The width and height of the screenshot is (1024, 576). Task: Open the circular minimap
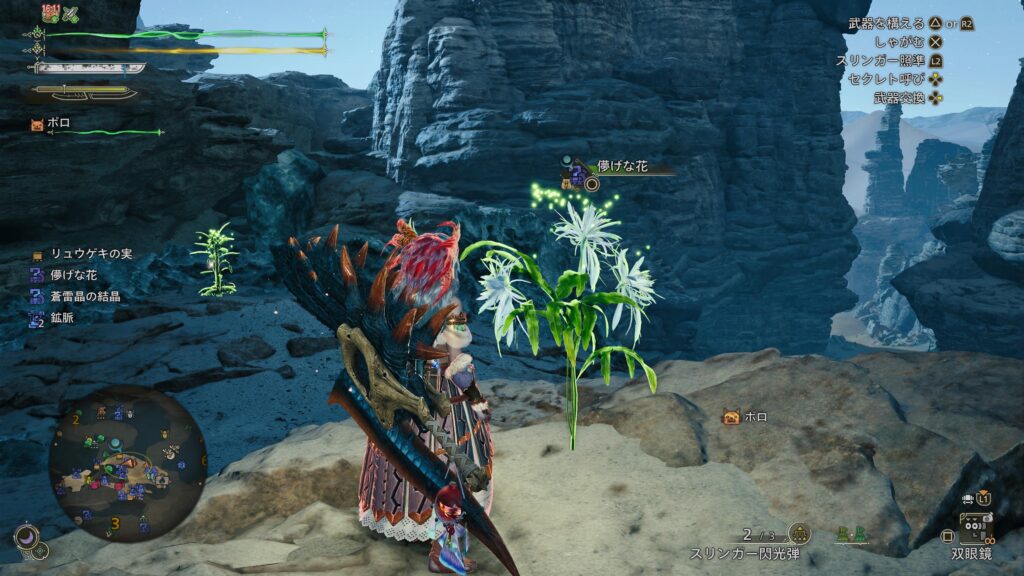[x=127, y=462]
